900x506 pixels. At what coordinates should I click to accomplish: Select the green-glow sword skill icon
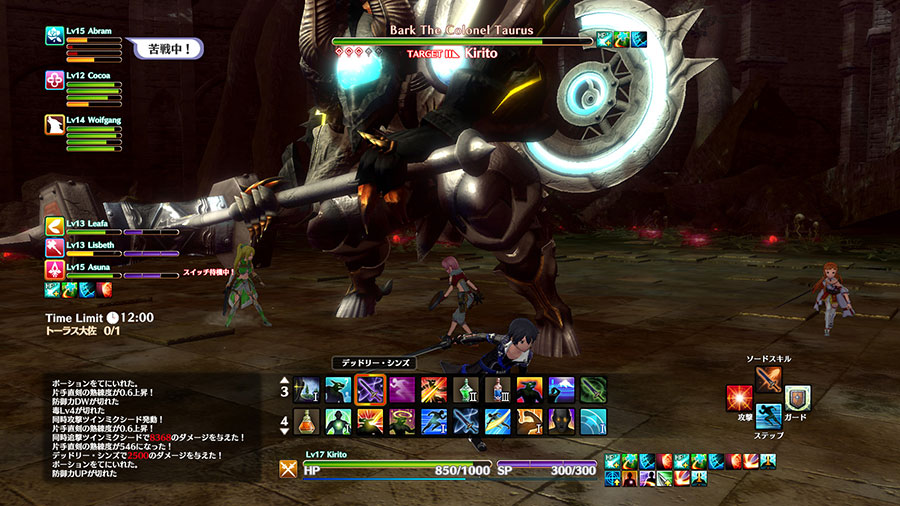pyautogui.click(x=594, y=389)
